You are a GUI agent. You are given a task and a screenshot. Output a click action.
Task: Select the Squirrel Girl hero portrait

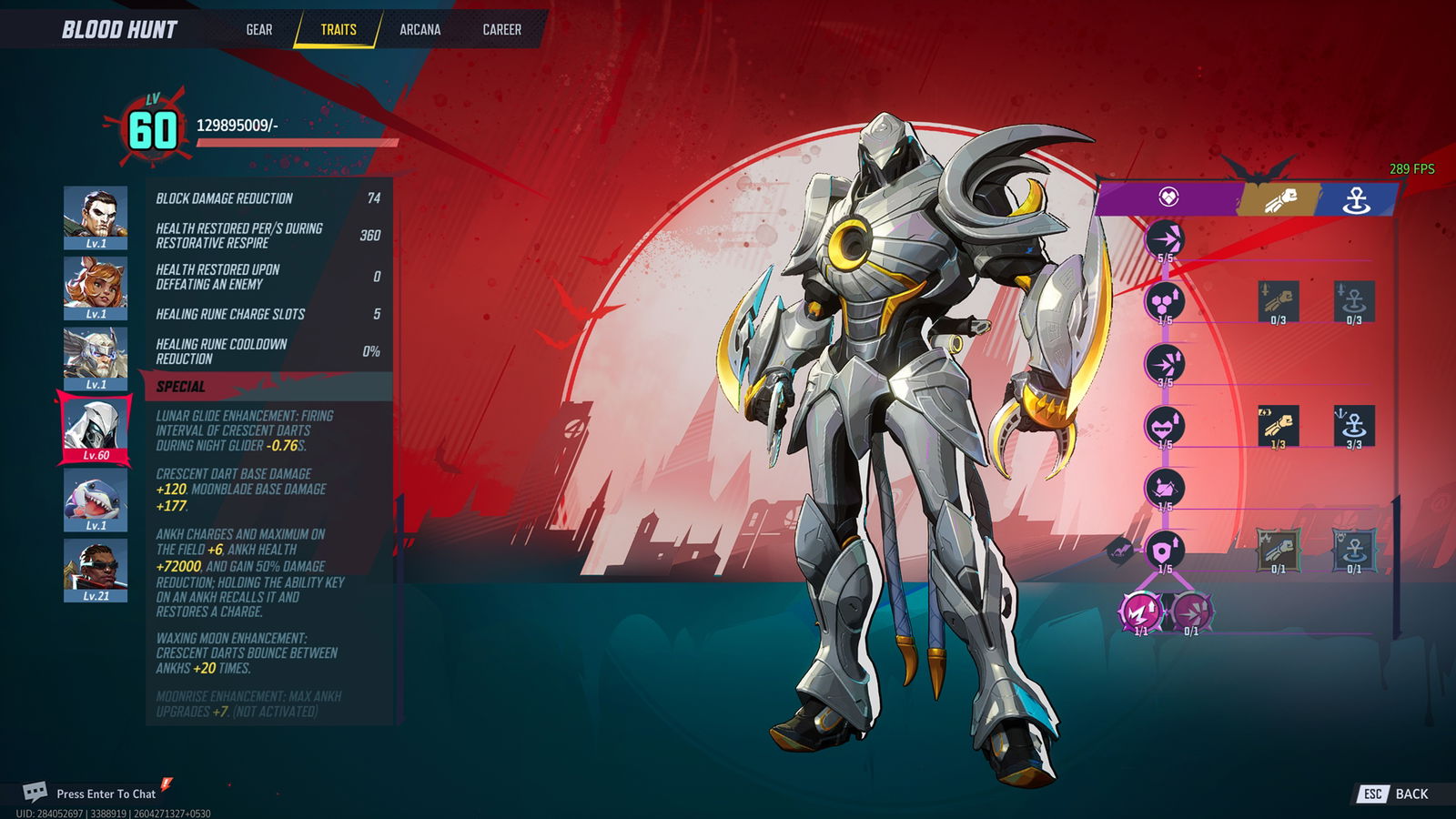(x=96, y=287)
